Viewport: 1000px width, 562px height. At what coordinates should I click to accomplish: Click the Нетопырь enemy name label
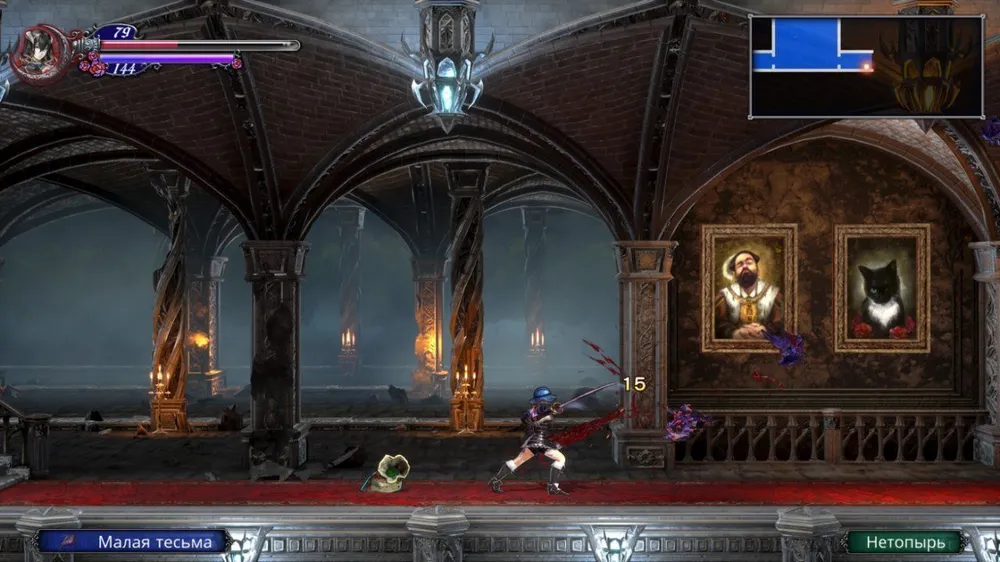[904, 542]
